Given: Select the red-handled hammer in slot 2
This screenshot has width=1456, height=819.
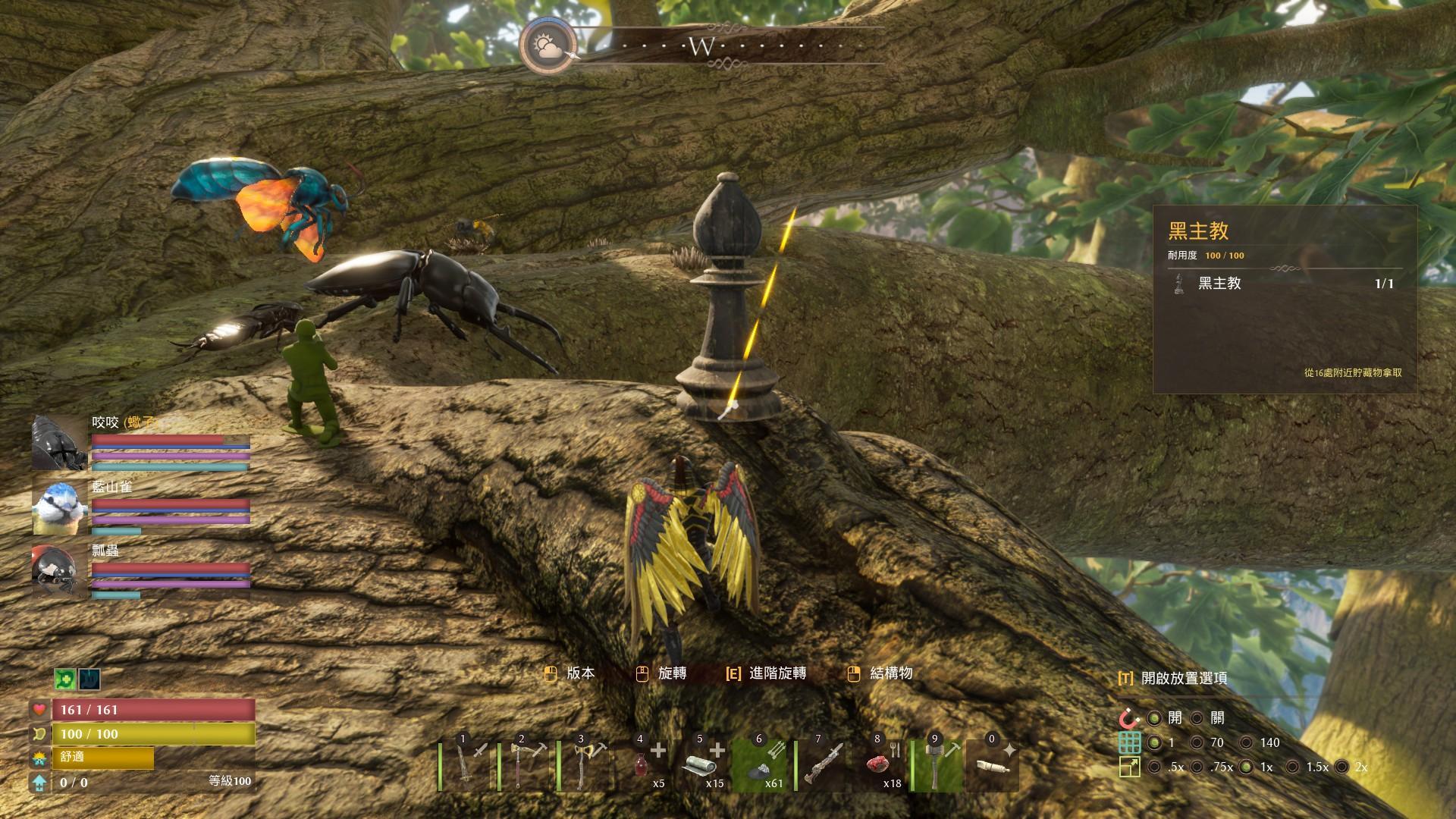Looking at the screenshot, I should (x=525, y=764).
